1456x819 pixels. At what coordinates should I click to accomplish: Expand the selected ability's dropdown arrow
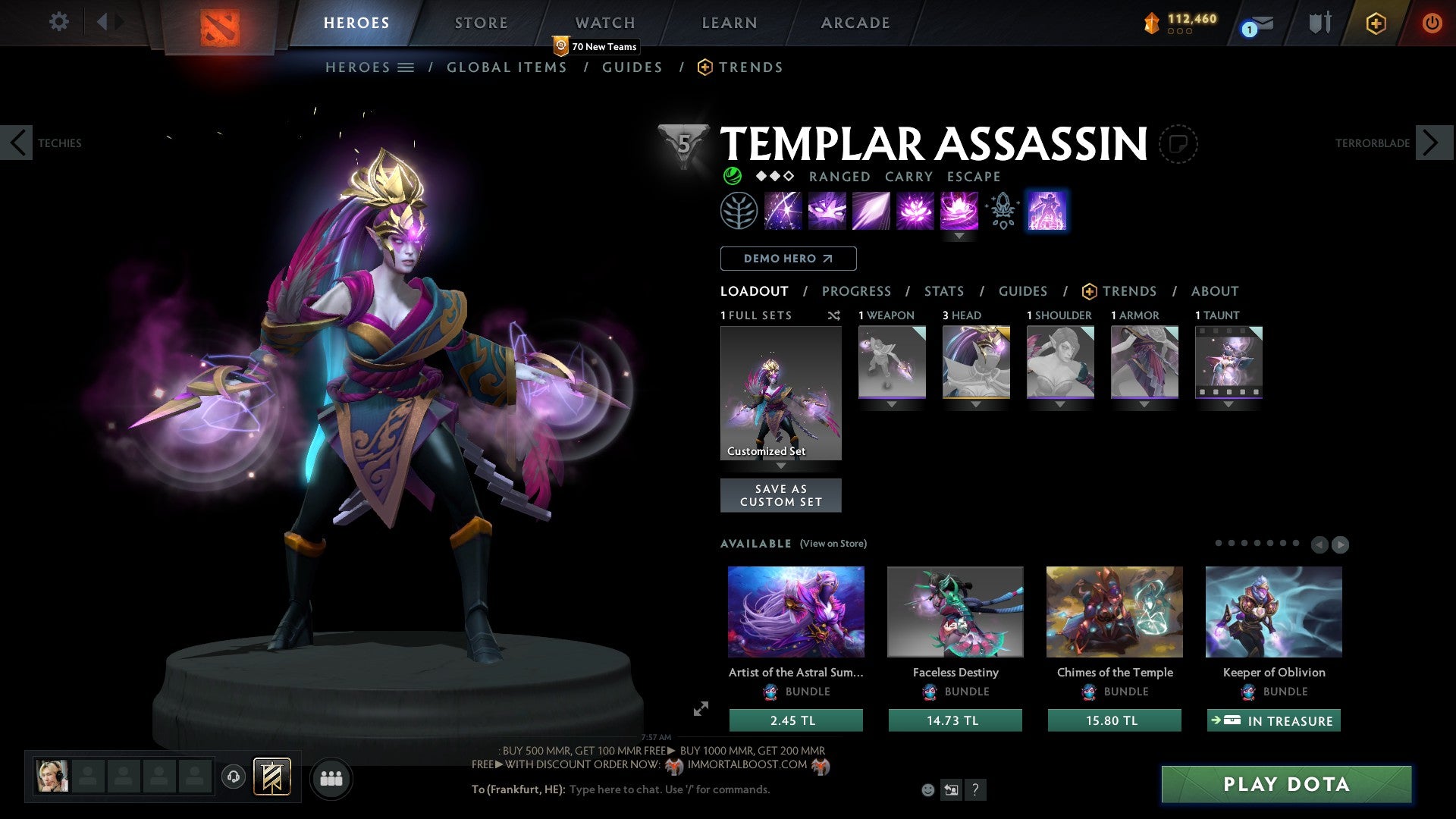pos(959,236)
